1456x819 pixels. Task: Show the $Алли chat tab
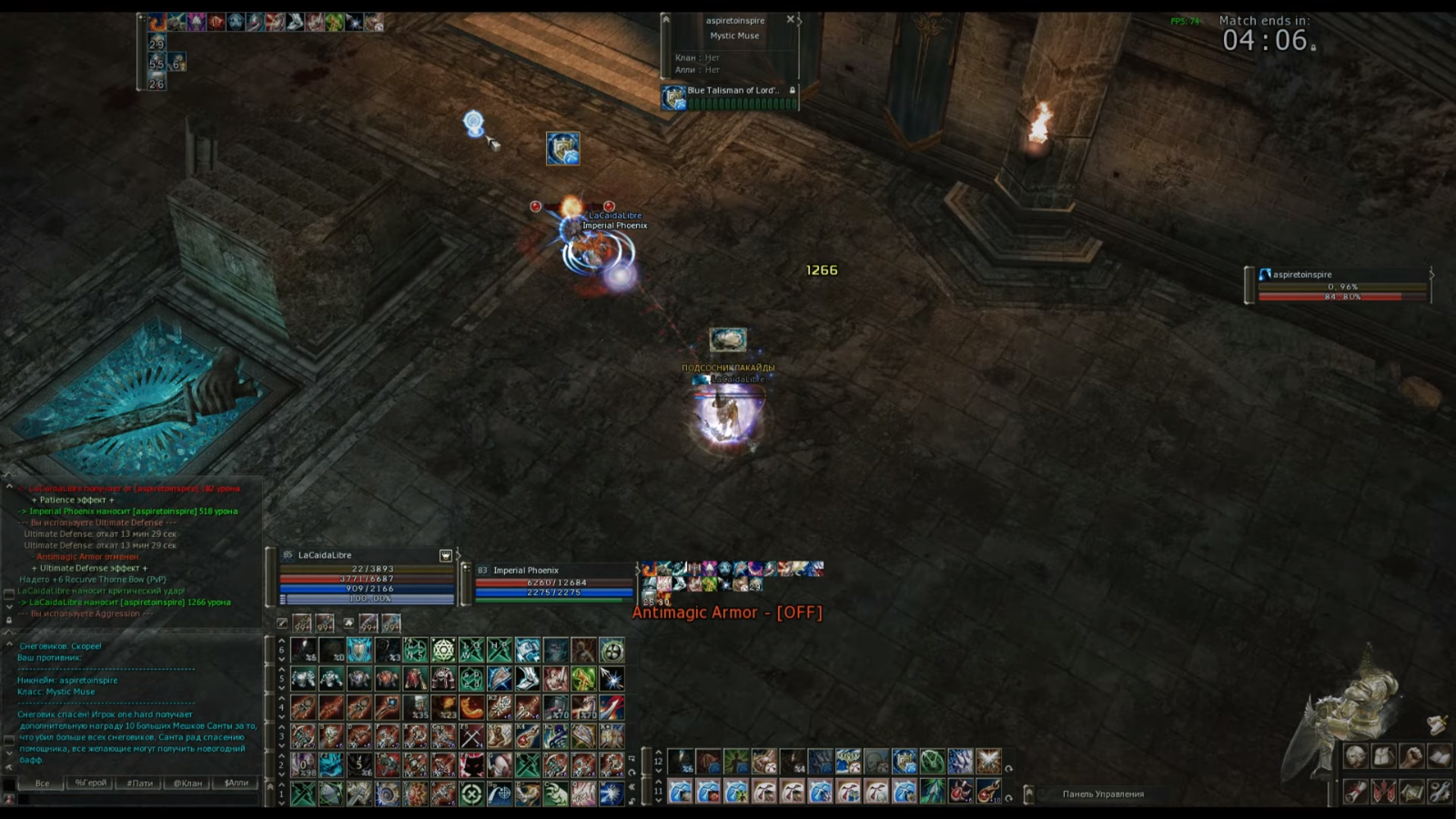pyautogui.click(x=236, y=783)
